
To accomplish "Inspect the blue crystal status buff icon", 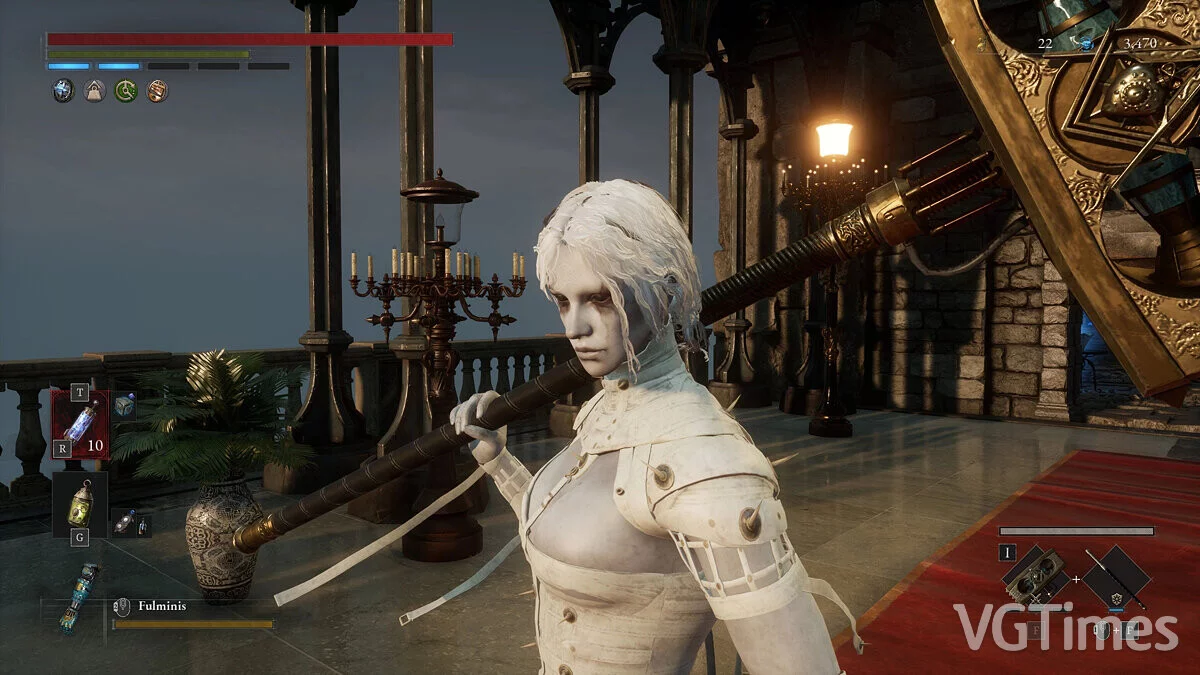I will (63, 91).
